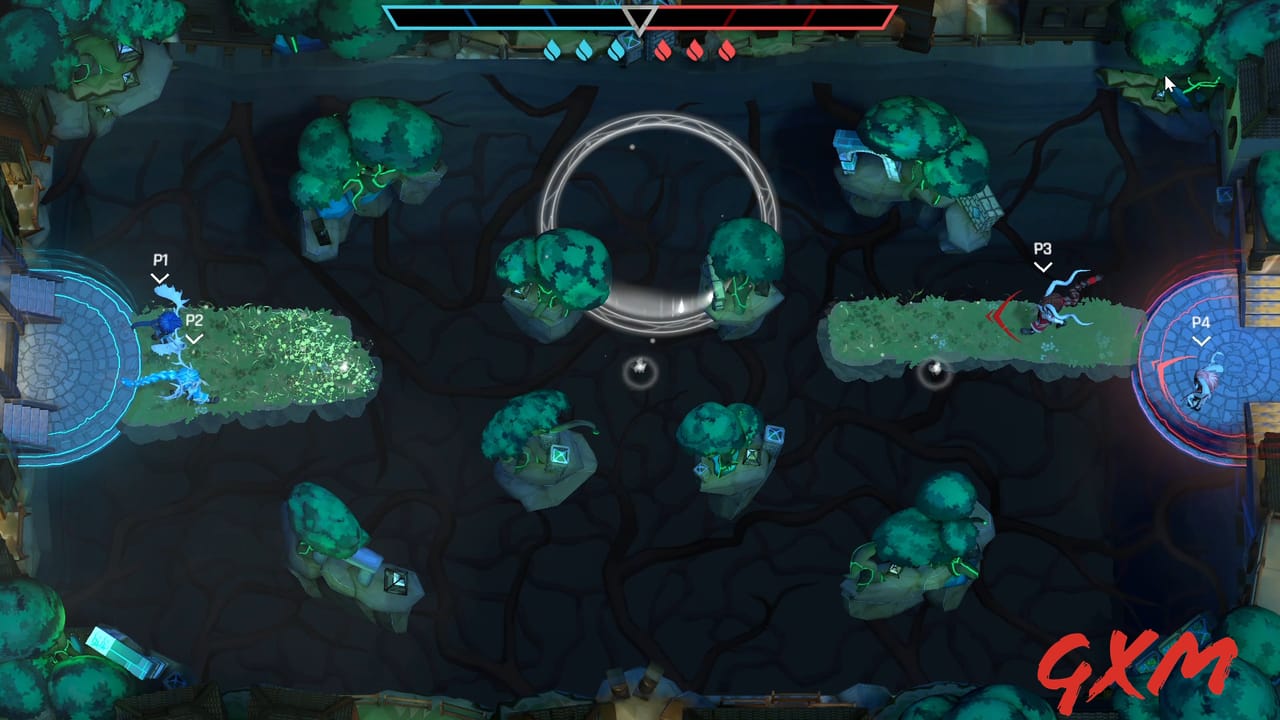Click the middle blue teardrop charge
1280x720 pixels.
coord(585,49)
